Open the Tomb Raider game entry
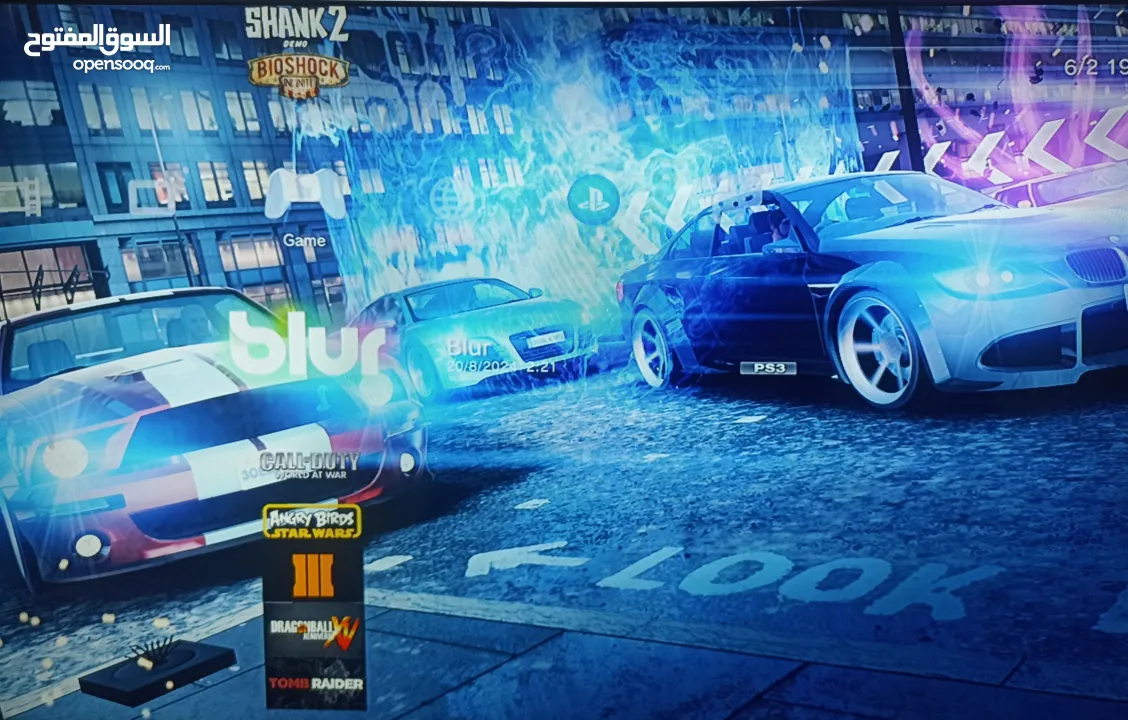Image resolution: width=1128 pixels, height=720 pixels. pos(314,683)
